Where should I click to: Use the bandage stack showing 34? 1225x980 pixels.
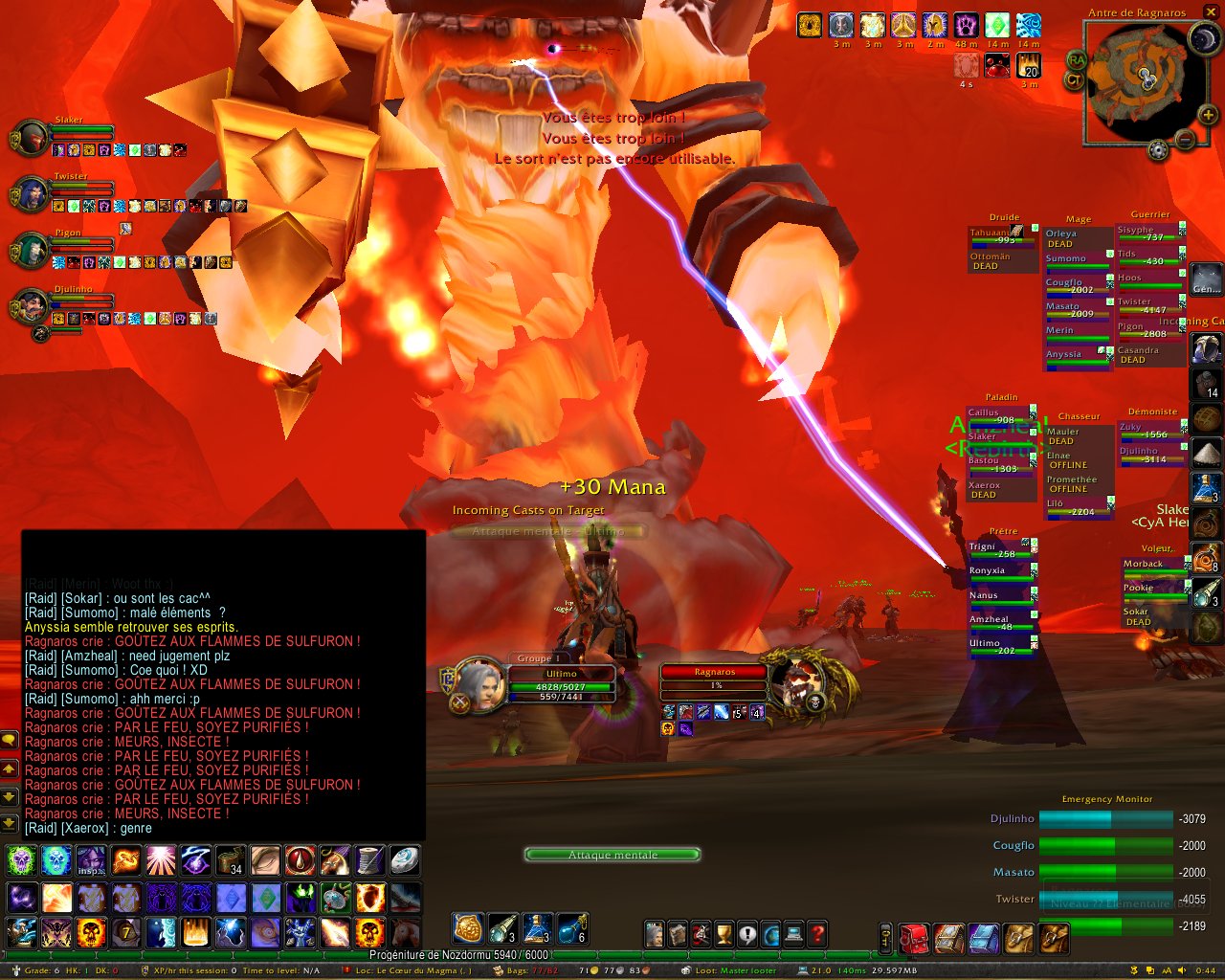click(230, 860)
